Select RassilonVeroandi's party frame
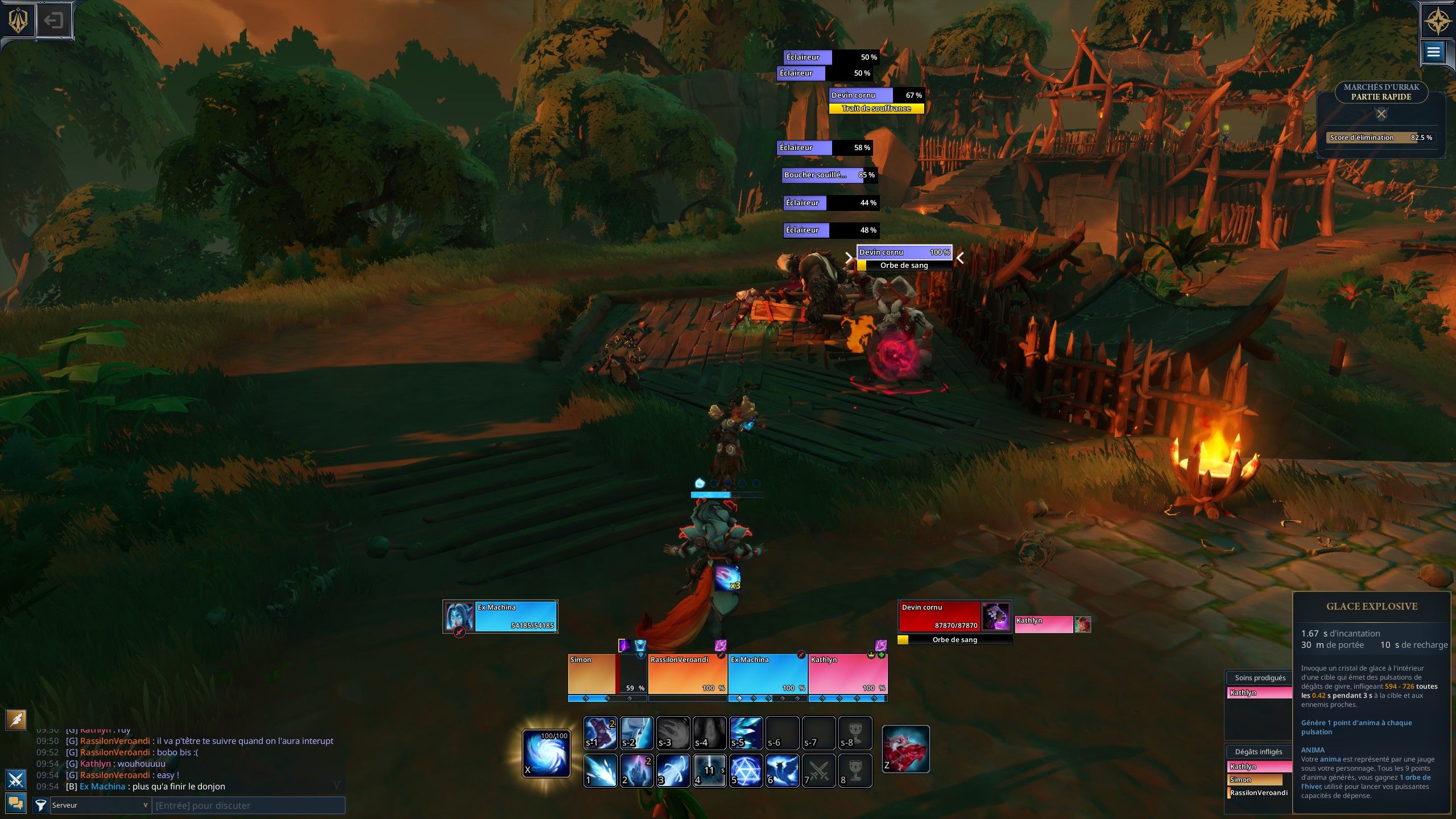Viewport: 1456px width, 819px height. tap(687, 675)
